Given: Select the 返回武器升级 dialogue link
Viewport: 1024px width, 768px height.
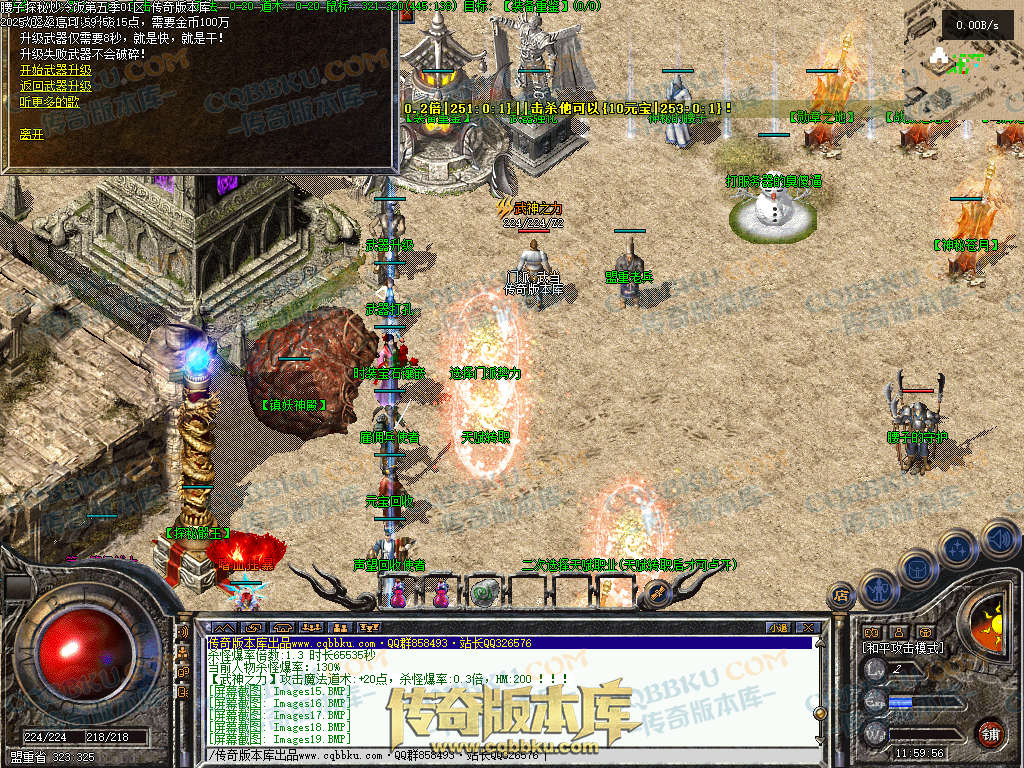Looking at the screenshot, I should [55, 86].
